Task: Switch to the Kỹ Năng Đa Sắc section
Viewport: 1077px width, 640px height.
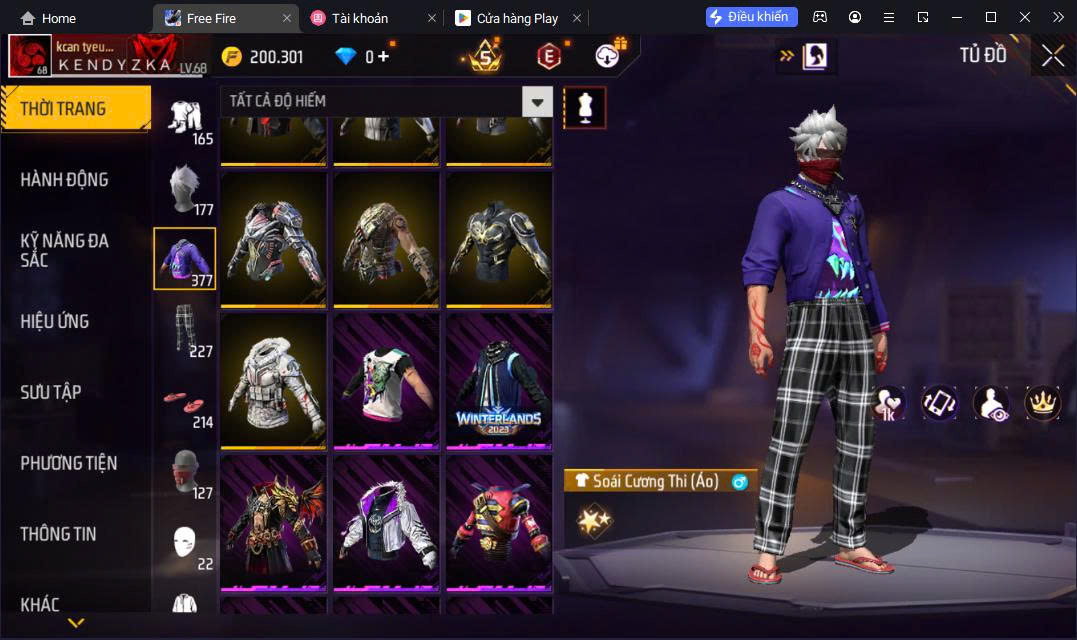Action: (64, 250)
